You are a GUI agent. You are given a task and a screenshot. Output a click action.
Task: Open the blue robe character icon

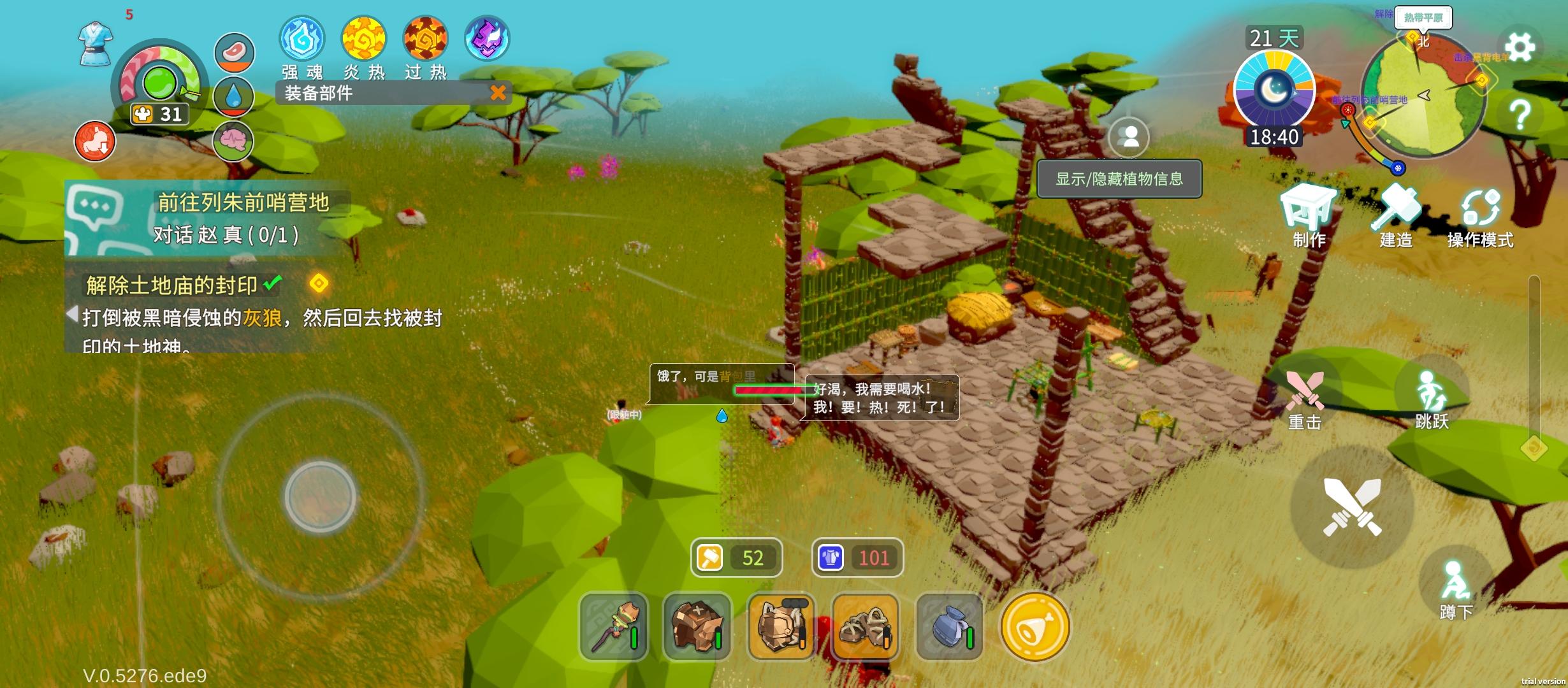pos(96,43)
